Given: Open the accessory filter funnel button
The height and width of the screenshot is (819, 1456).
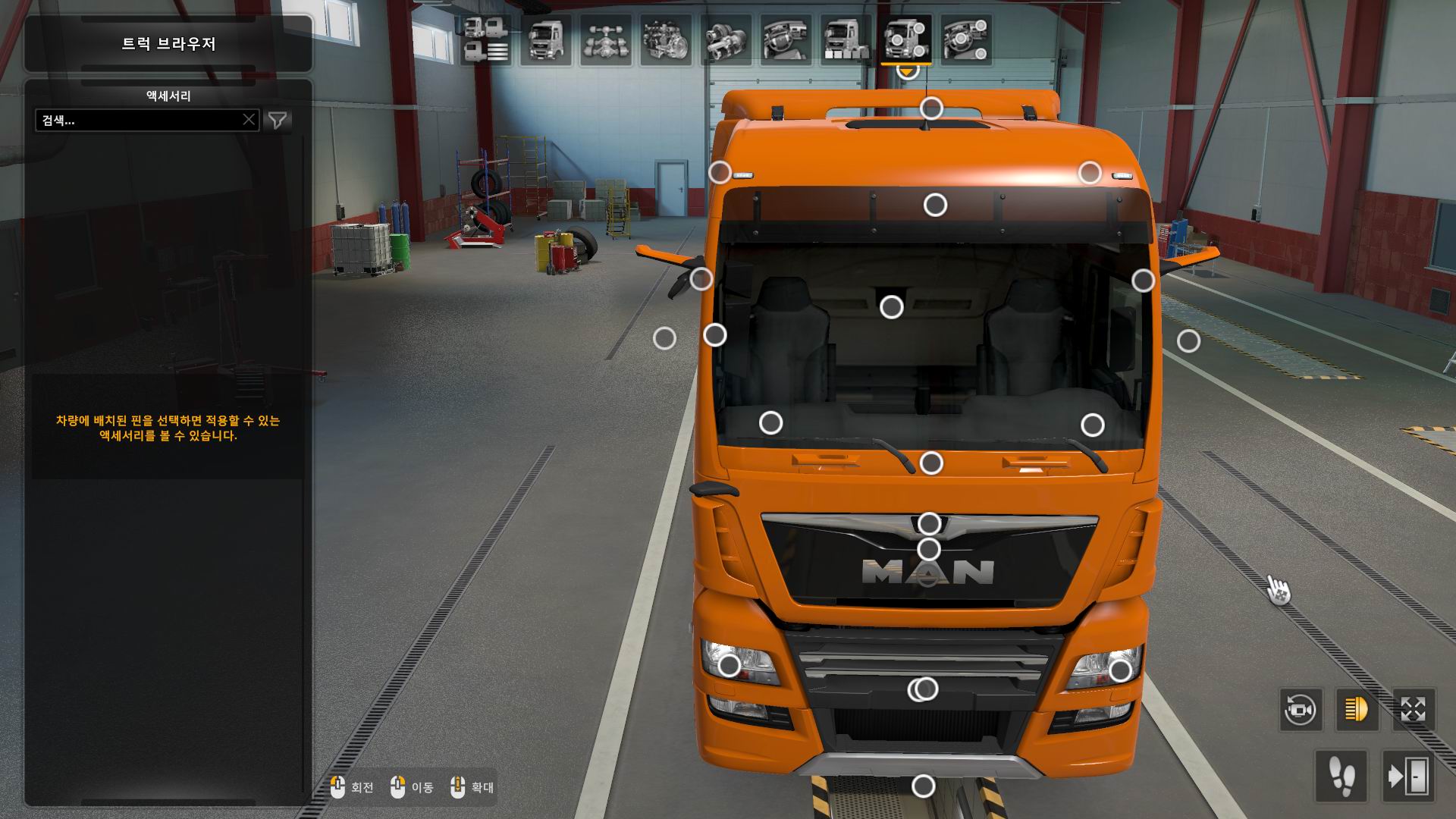Looking at the screenshot, I should [x=278, y=120].
